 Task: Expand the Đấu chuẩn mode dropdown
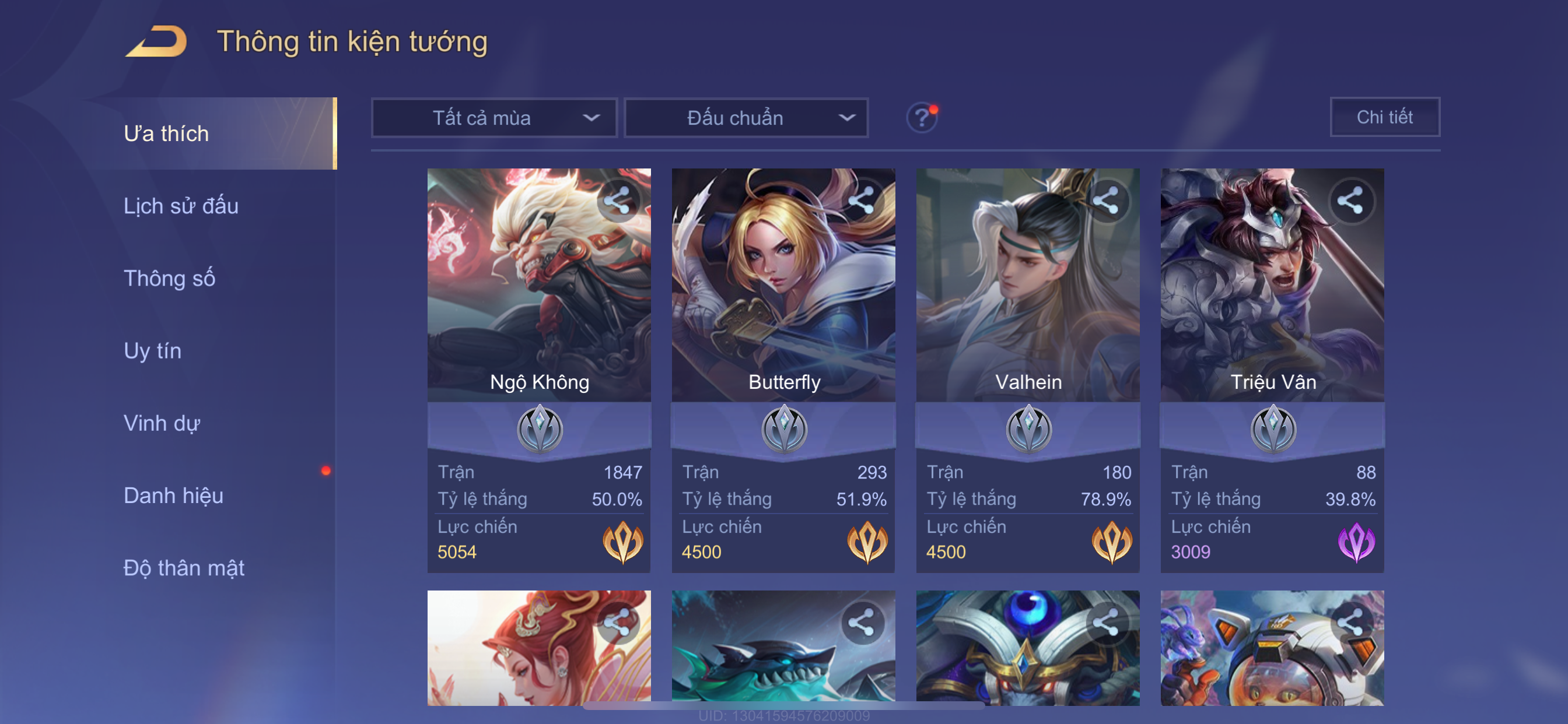[x=746, y=118]
